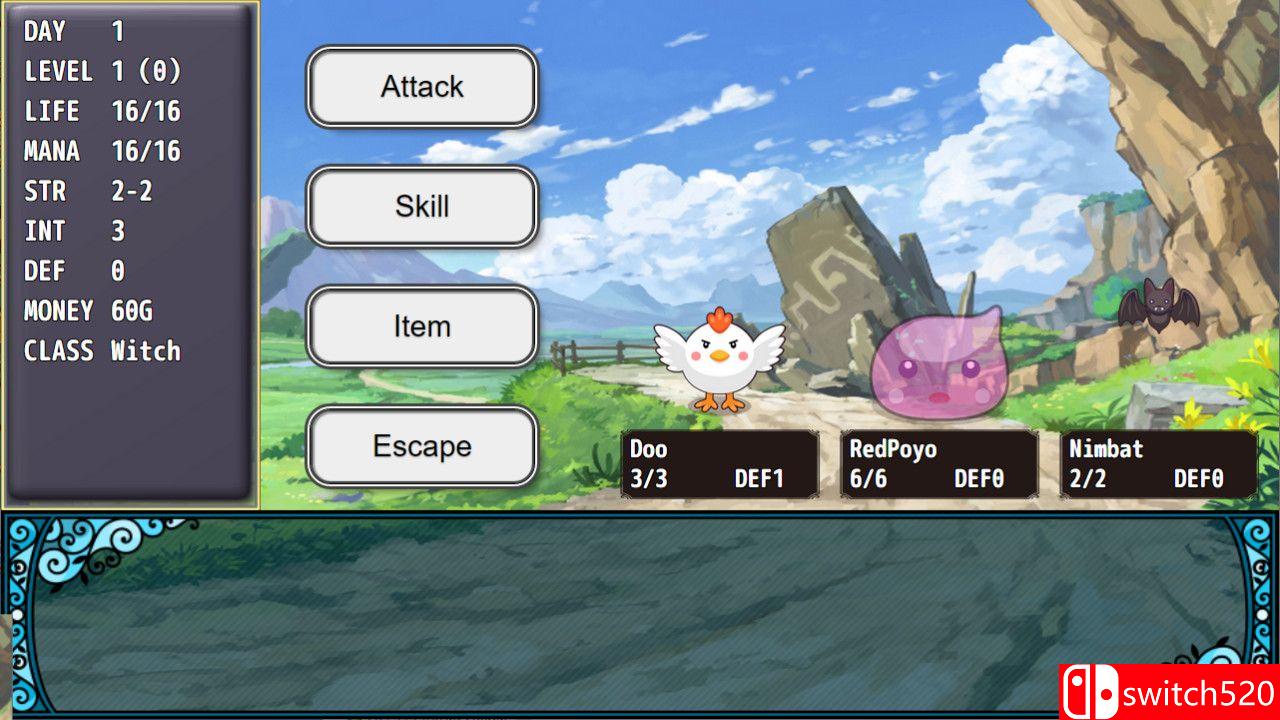Viewport: 1280px width, 720px height.
Task: Click the bottom message box area
Action: 640,615
